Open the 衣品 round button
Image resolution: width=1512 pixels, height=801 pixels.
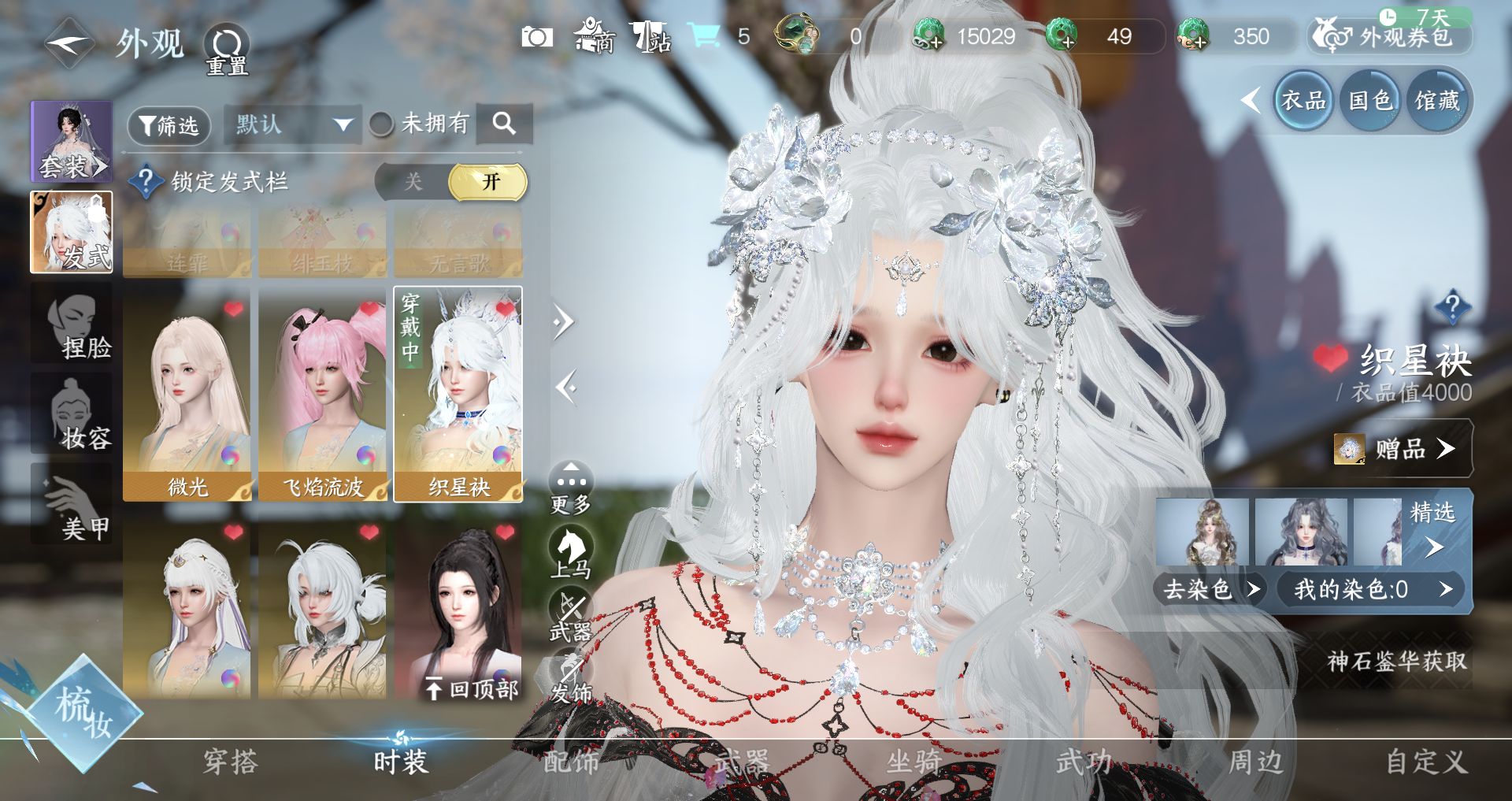1303,100
